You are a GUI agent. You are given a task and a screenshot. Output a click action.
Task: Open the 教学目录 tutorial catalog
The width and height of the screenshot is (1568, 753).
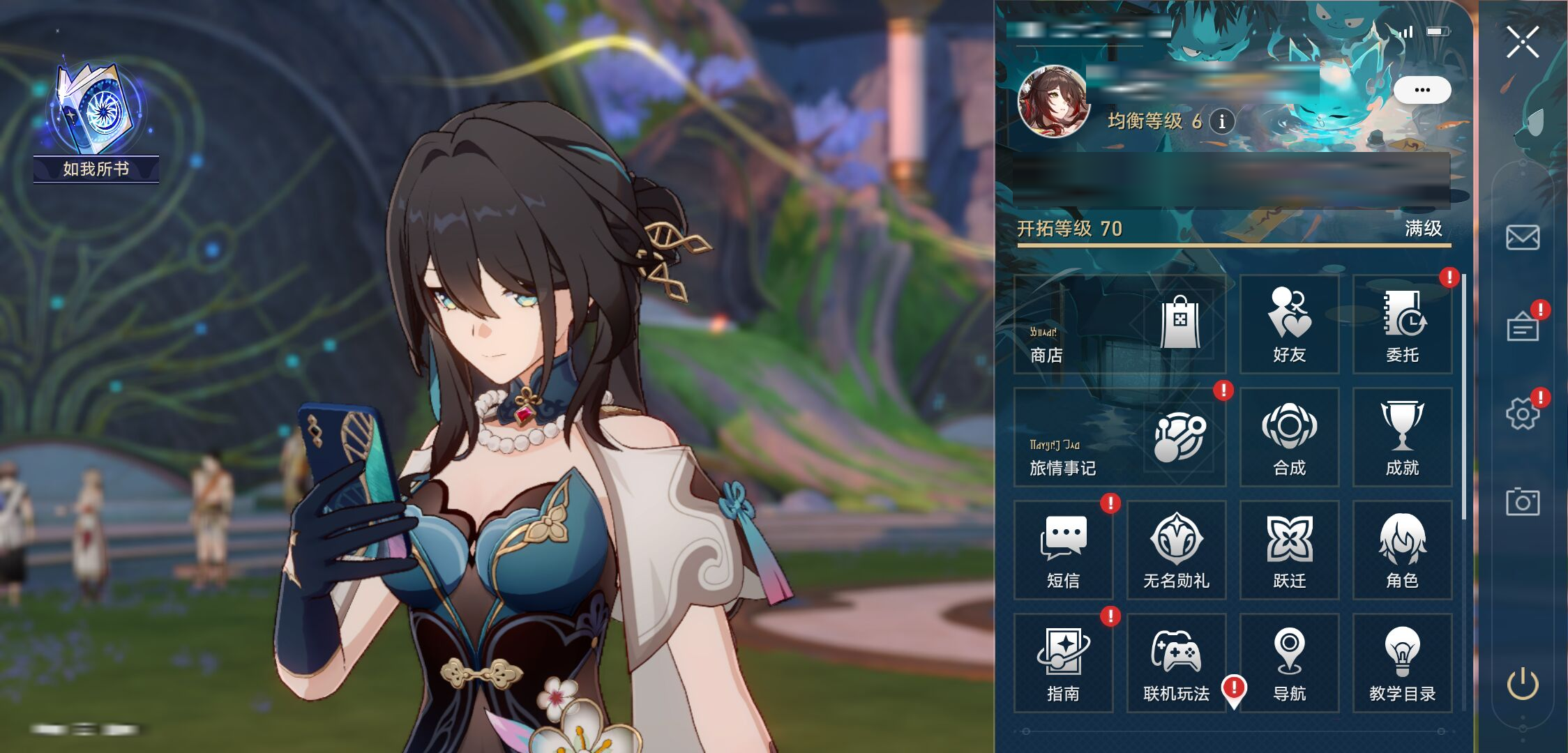(x=1402, y=663)
